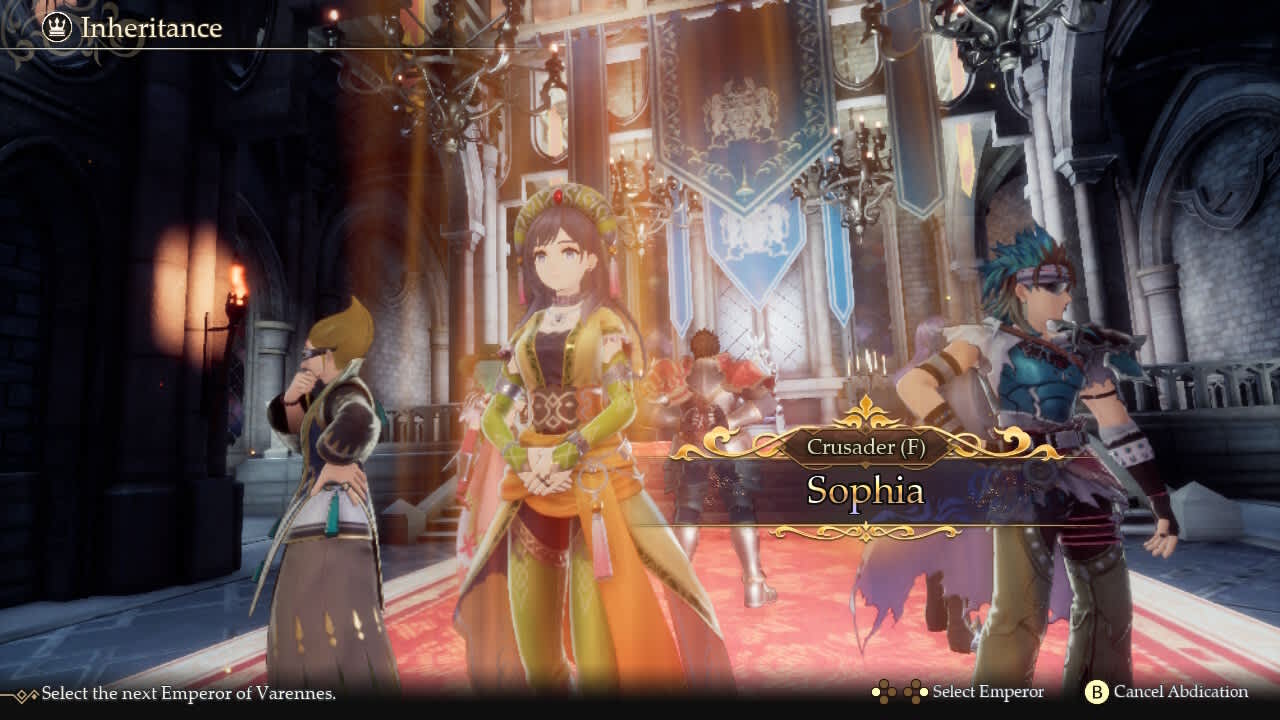Click the crest emblem on the blue banner
Viewport: 1280px width, 720px height.
[740, 110]
